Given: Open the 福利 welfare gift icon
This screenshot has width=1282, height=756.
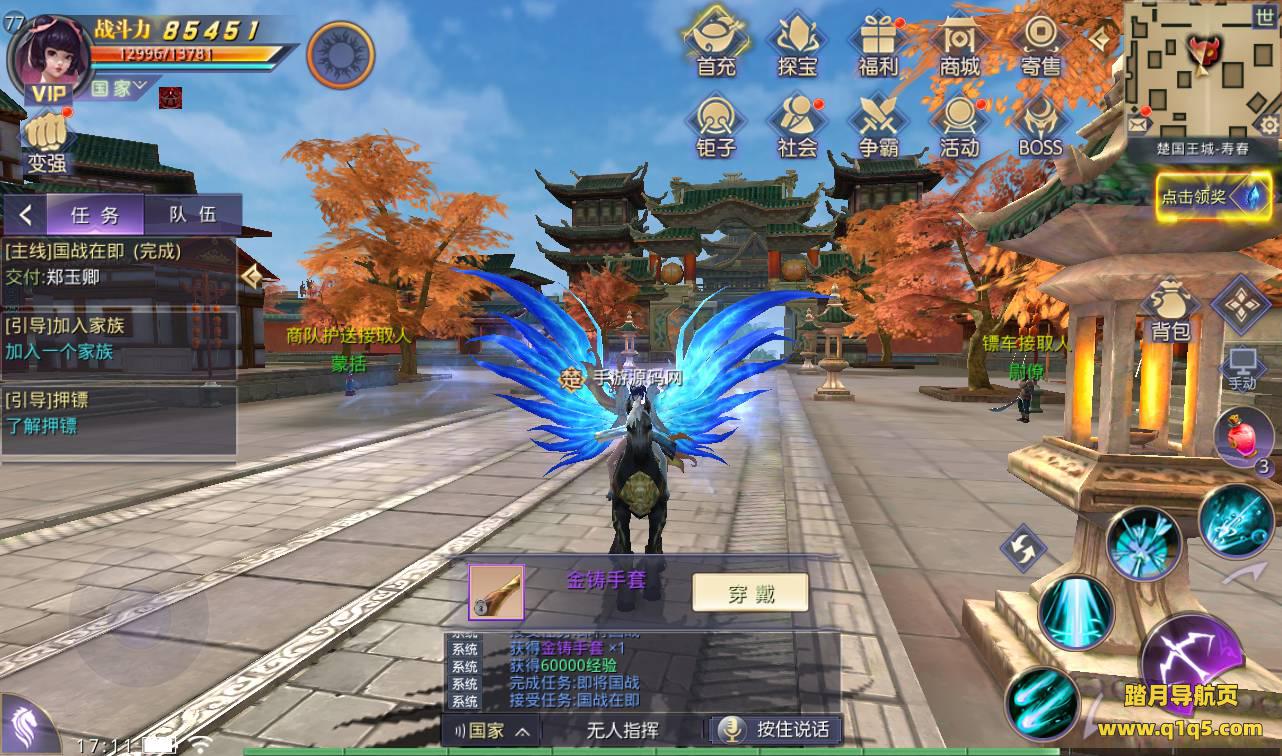Looking at the screenshot, I should 878,42.
